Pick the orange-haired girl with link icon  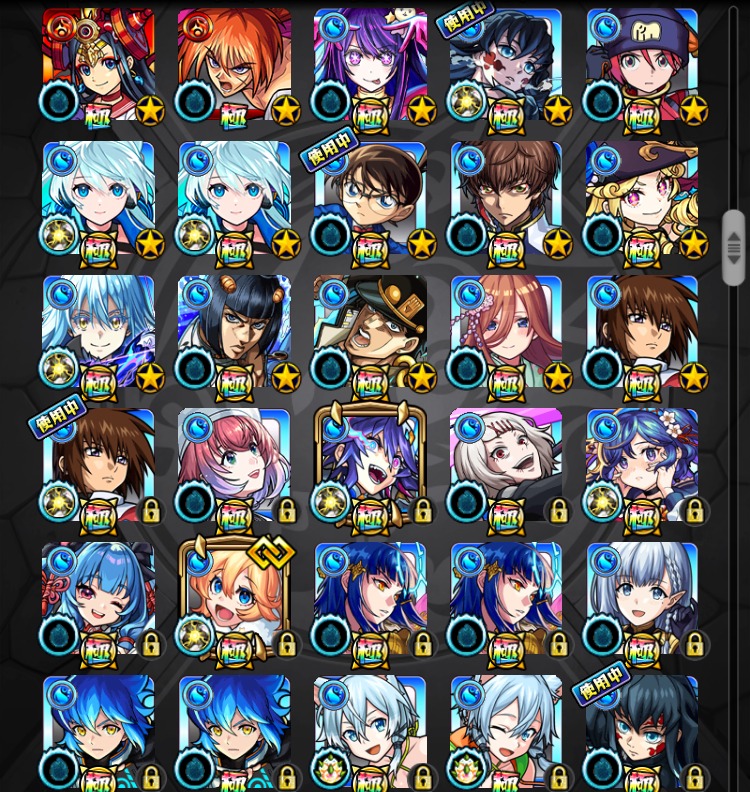click(234, 598)
